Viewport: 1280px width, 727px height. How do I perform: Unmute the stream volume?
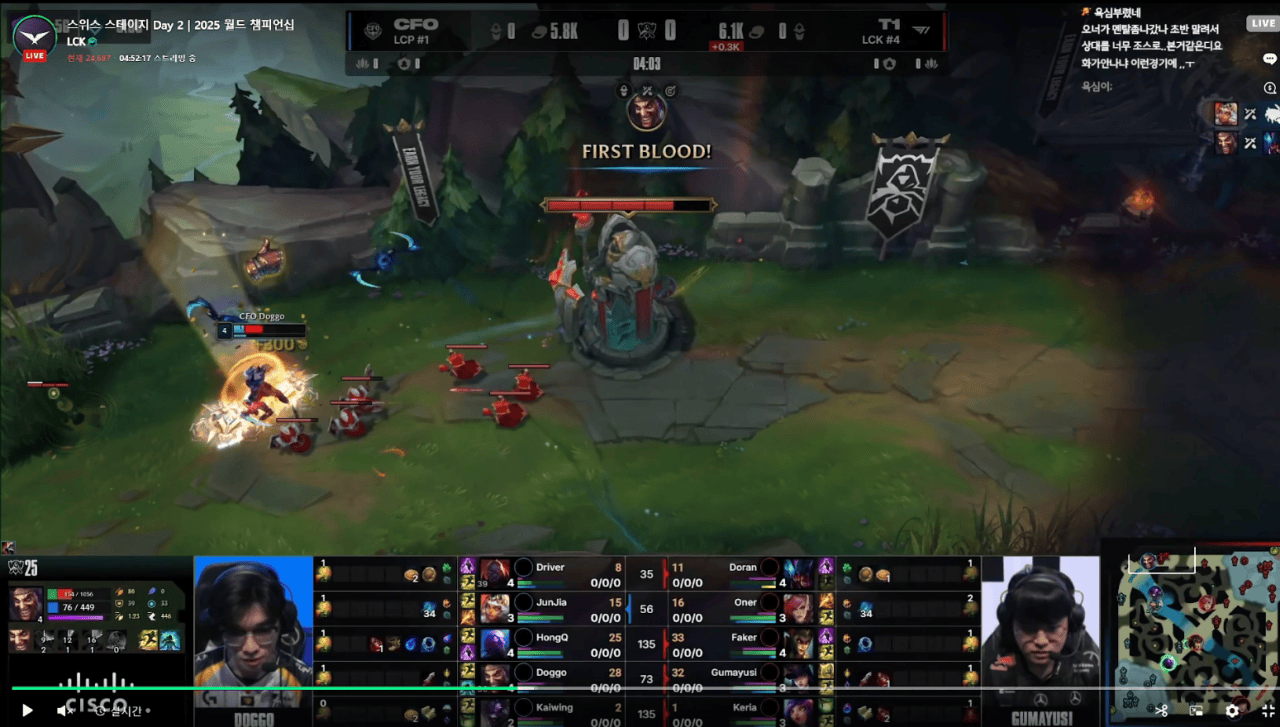point(64,710)
